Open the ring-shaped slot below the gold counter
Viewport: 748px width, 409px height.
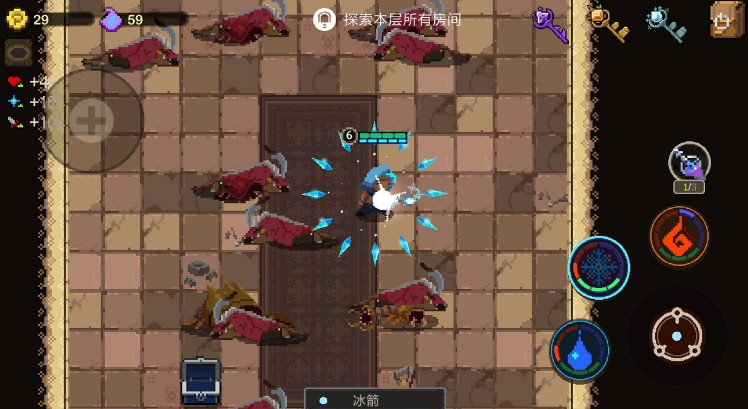coord(19,53)
